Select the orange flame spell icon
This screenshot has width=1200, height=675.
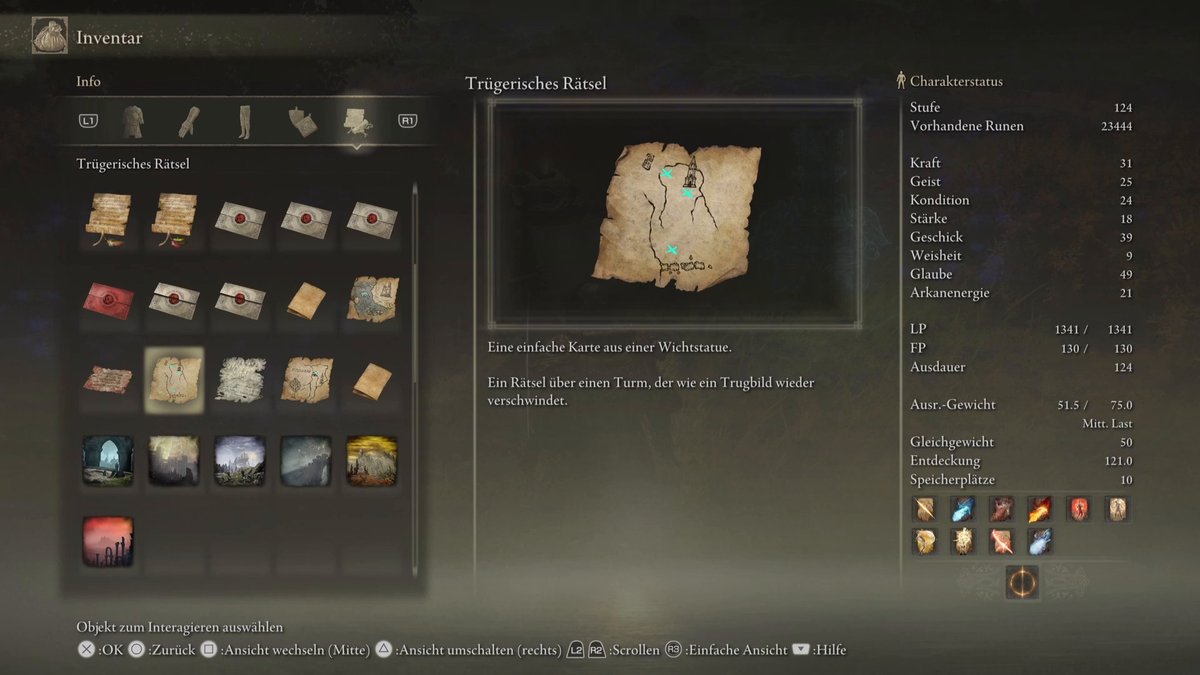click(x=1040, y=509)
